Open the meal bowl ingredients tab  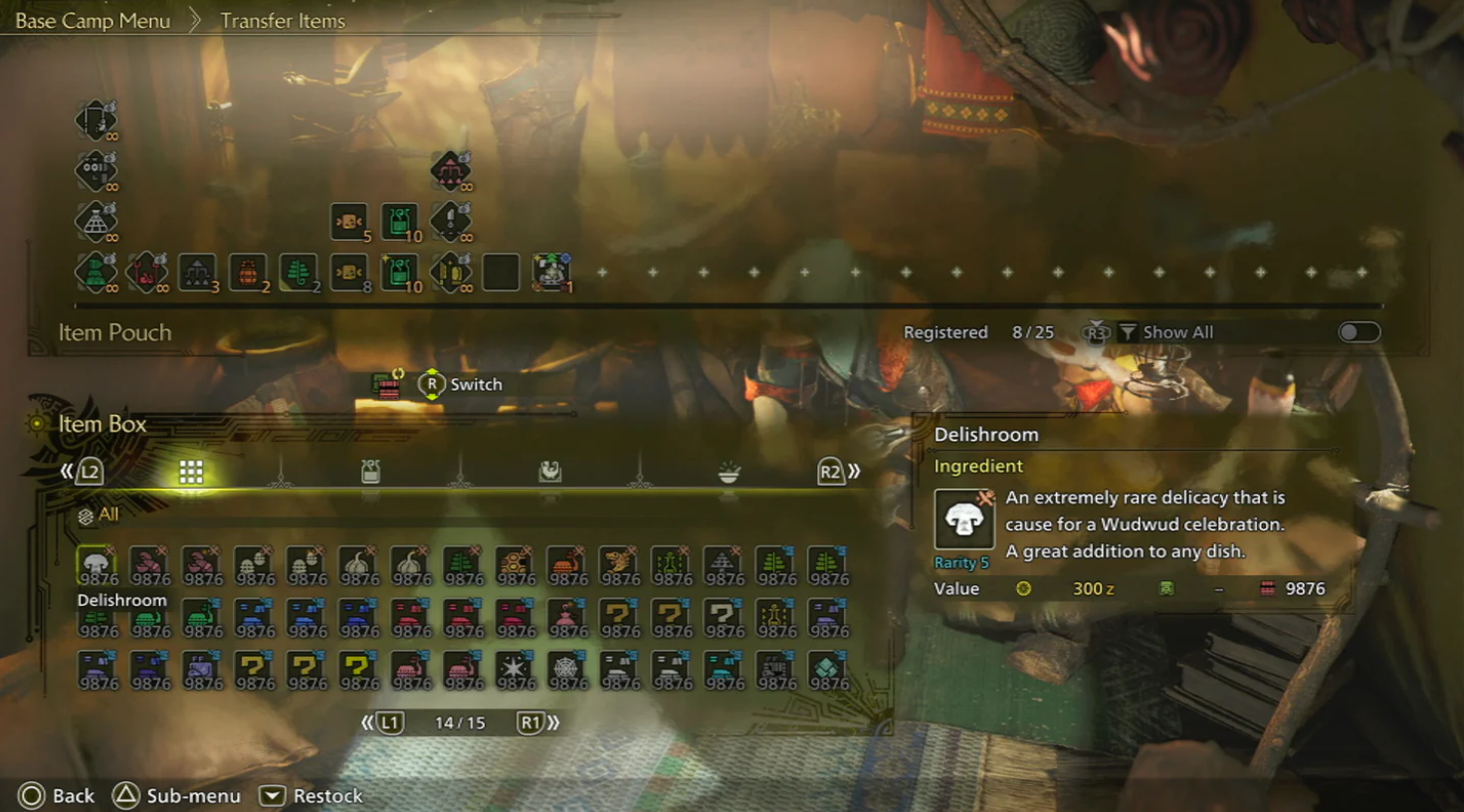[729, 472]
